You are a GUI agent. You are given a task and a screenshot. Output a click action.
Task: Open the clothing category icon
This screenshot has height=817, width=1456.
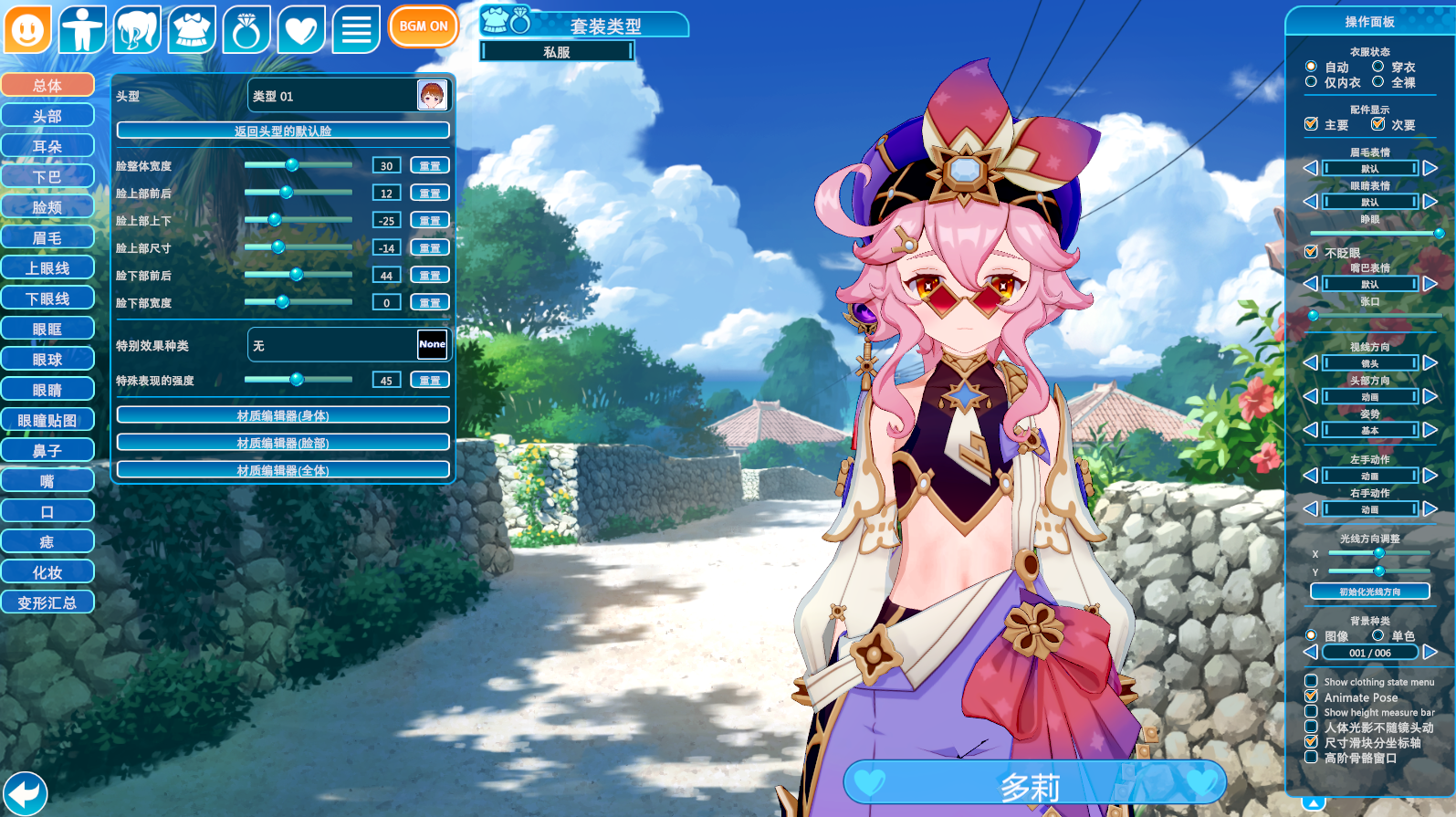point(192,29)
